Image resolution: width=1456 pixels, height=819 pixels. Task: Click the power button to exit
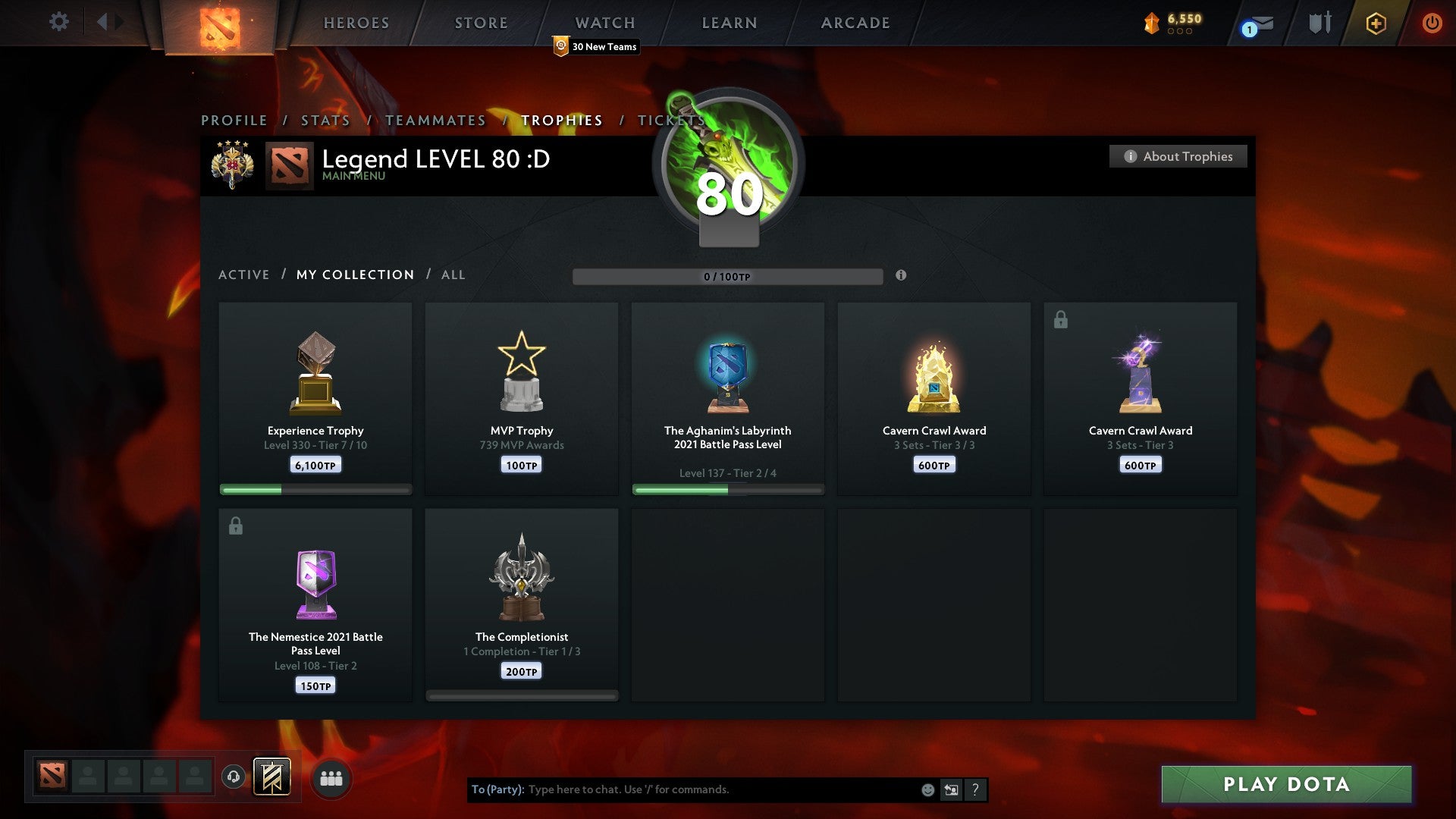(x=1433, y=23)
